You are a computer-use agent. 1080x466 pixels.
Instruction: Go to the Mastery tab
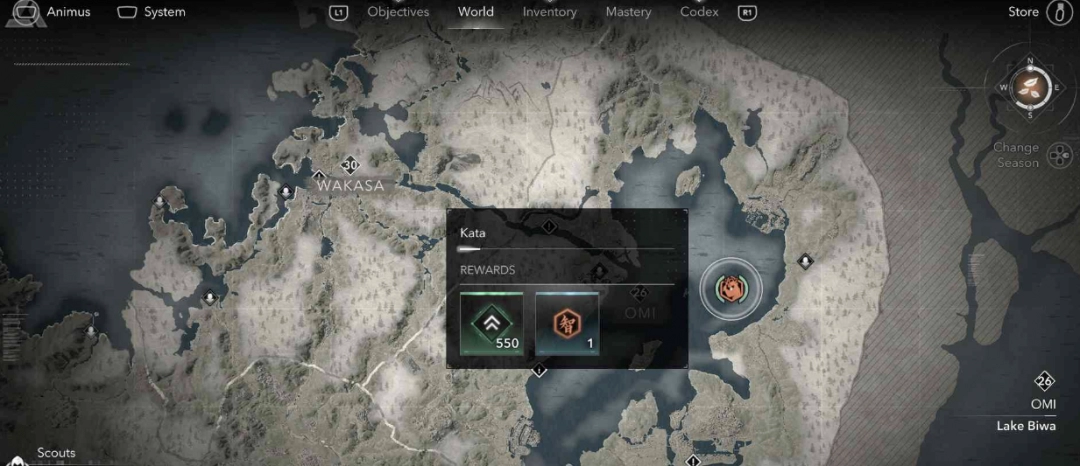pos(628,12)
